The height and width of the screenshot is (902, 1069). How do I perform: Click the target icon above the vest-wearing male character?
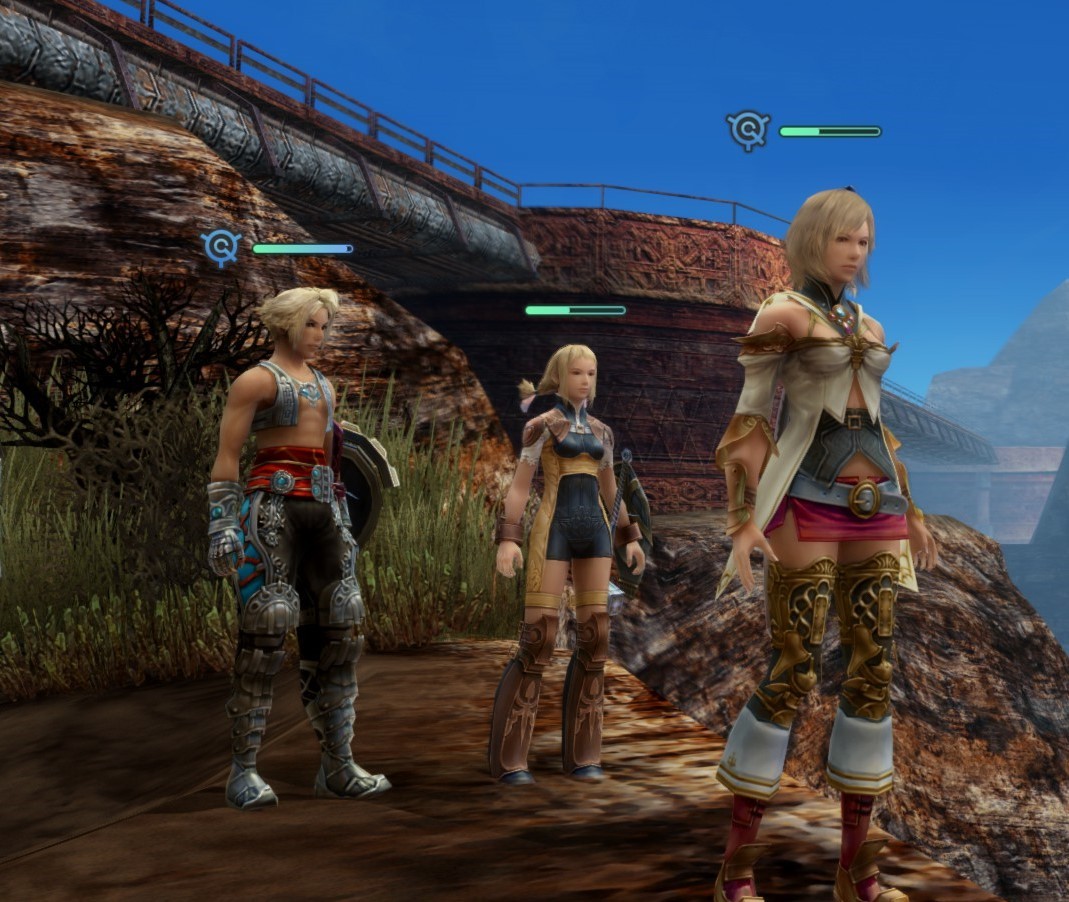pos(222,247)
